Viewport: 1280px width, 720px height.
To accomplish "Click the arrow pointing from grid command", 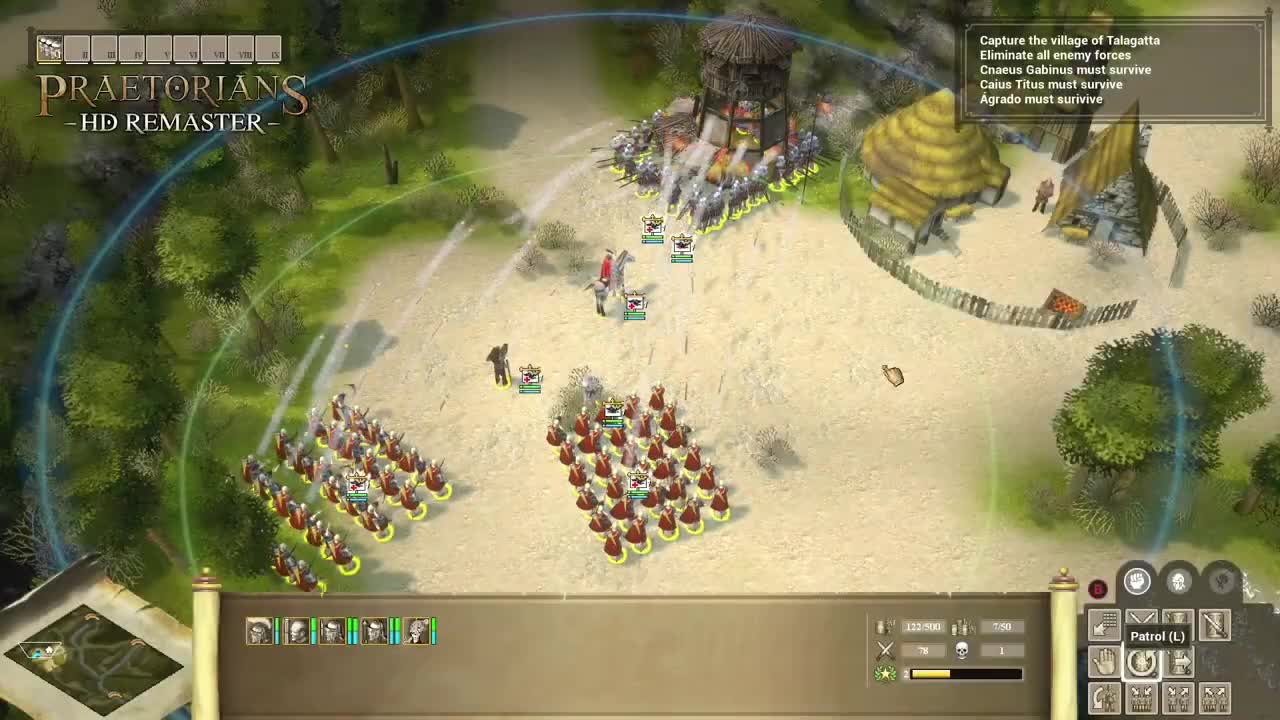I will [x=1104, y=625].
